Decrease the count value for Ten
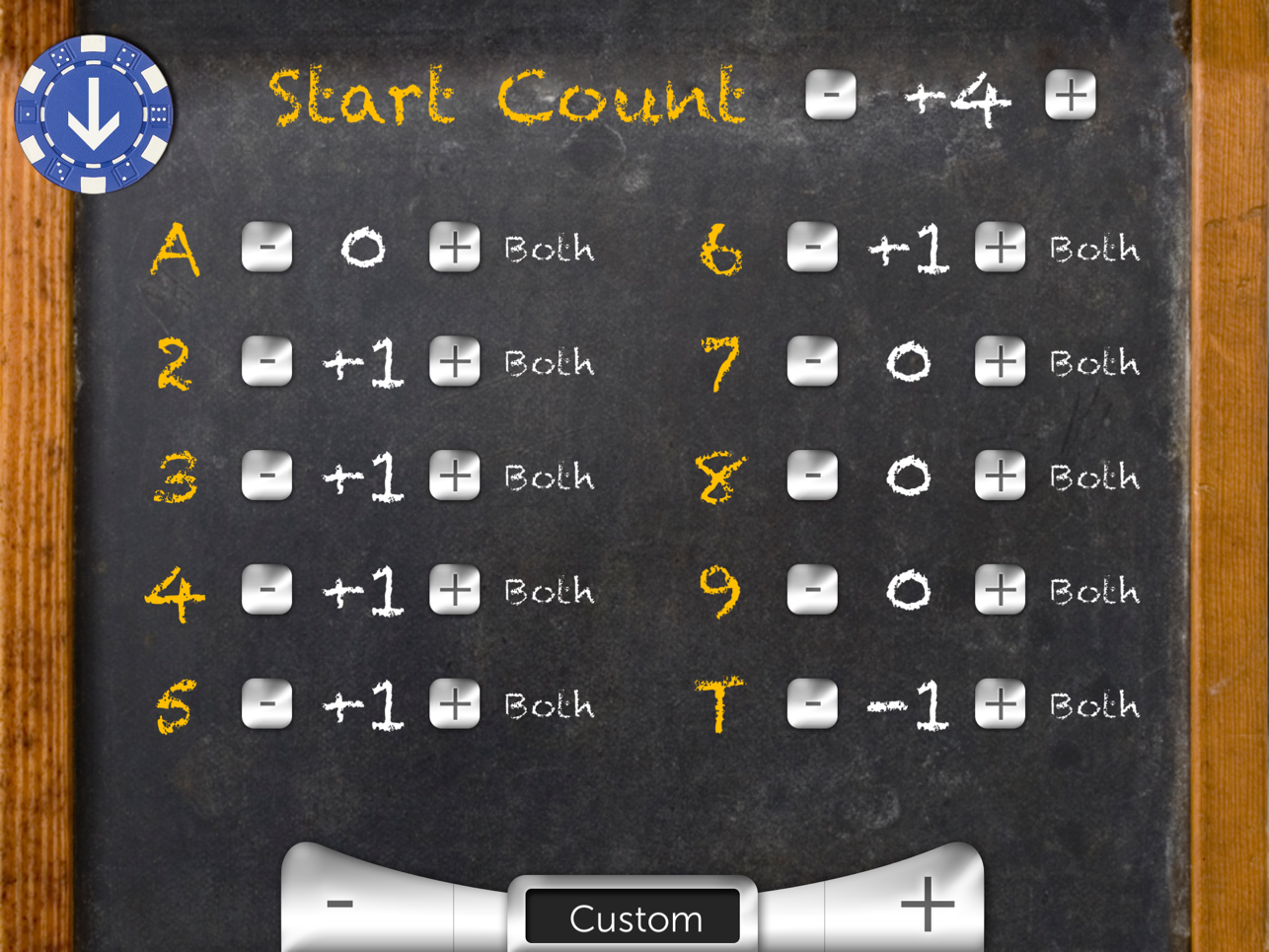Screen dimensions: 1269x952 tap(812, 704)
